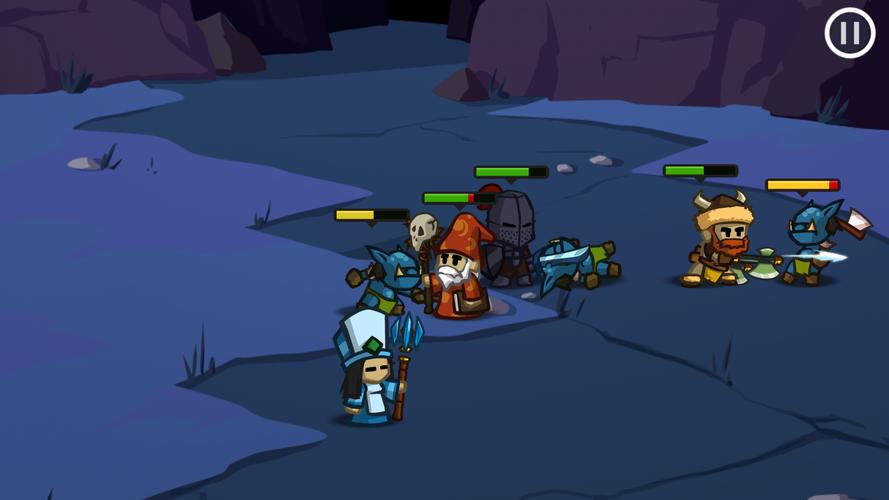
Task: Pause the battle with the pause button
Action: point(850,33)
